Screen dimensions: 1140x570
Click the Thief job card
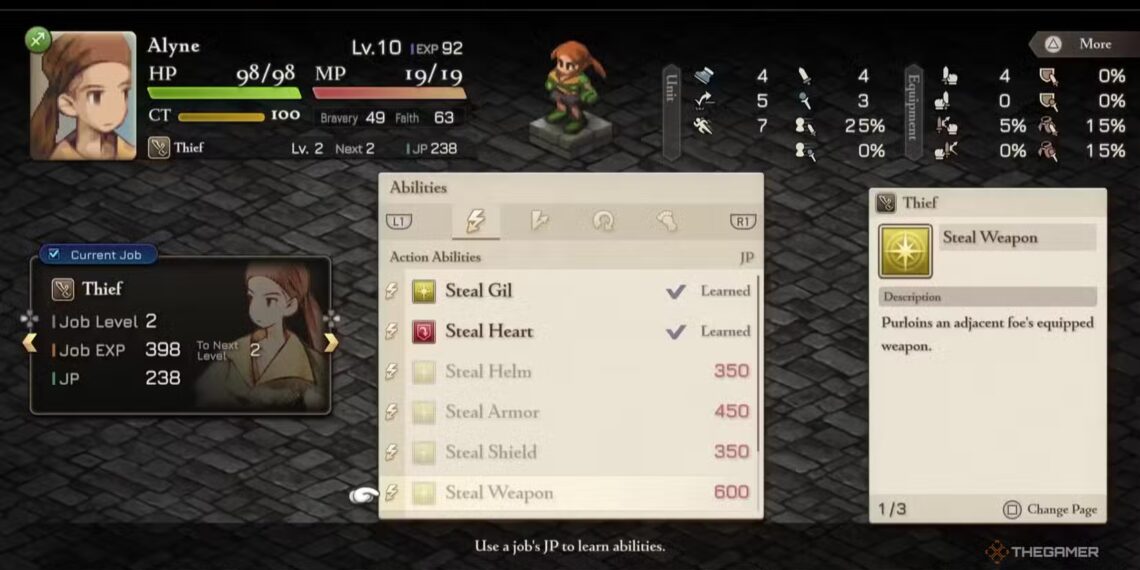(x=180, y=335)
